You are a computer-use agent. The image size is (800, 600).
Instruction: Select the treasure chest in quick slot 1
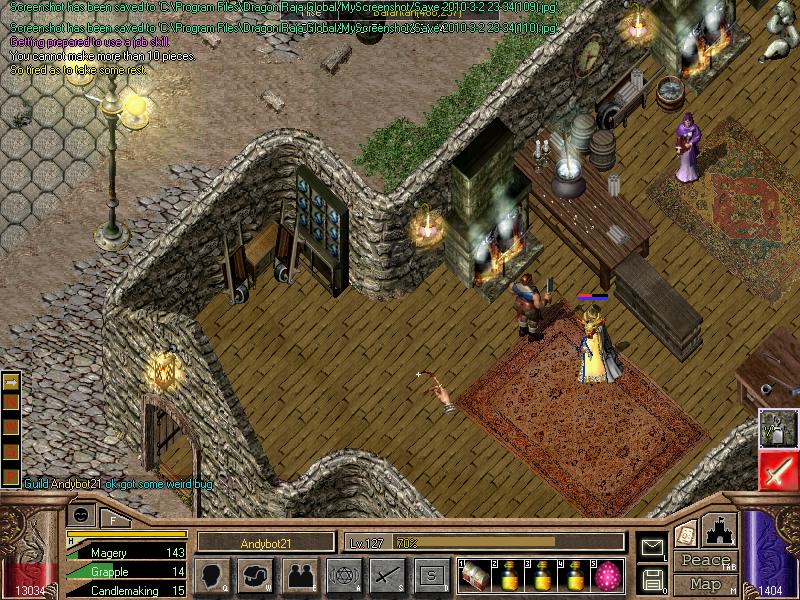(x=472, y=575)
